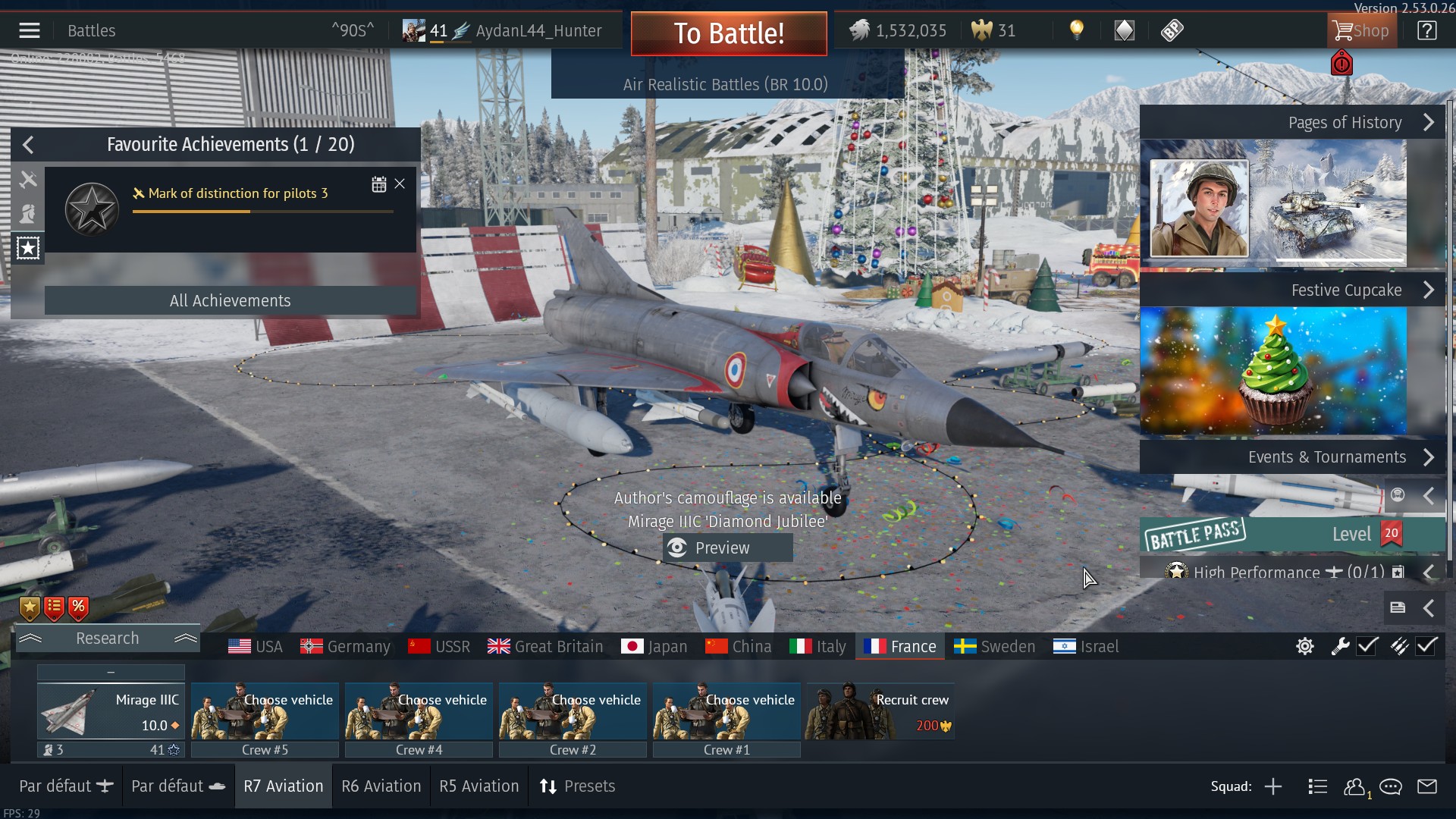Image resolution: width=1456 pixels, height=819 pixels.
Task: Switch to the Germany nation tab
Action: [345, 647]
